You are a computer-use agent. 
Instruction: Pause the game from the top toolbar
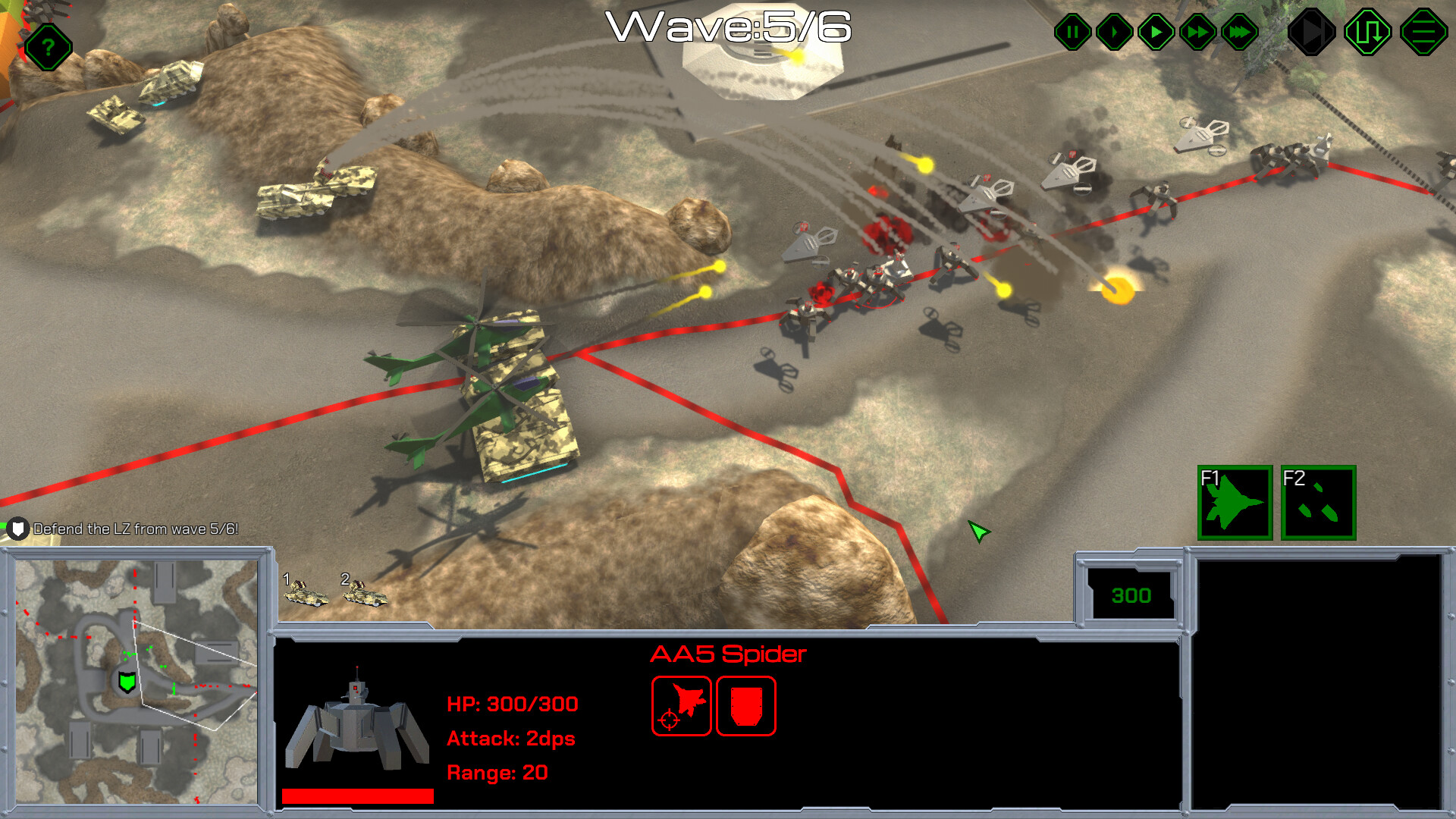[x=1072, y=32]
